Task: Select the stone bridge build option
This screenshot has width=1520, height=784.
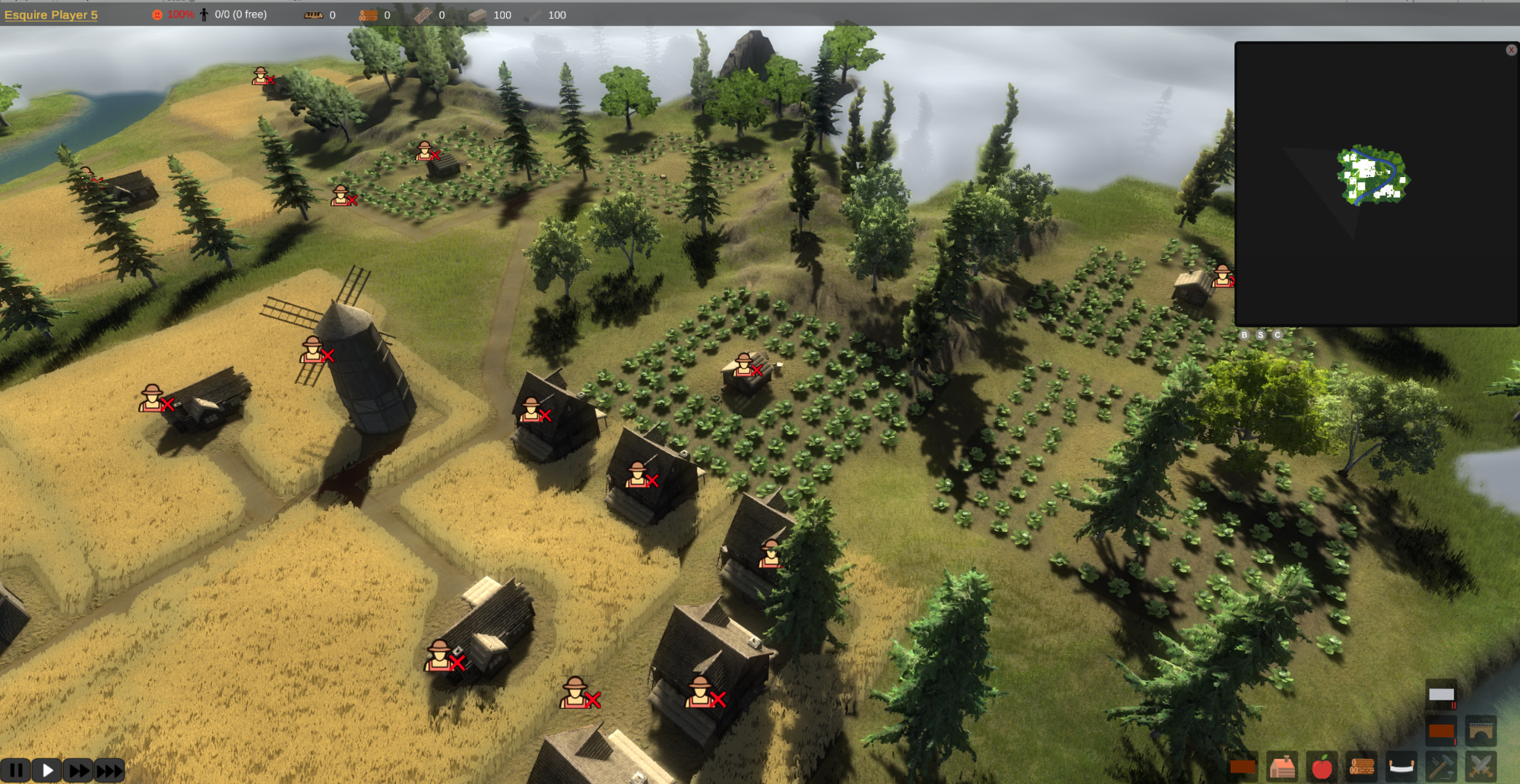Action: (1480, 732)
